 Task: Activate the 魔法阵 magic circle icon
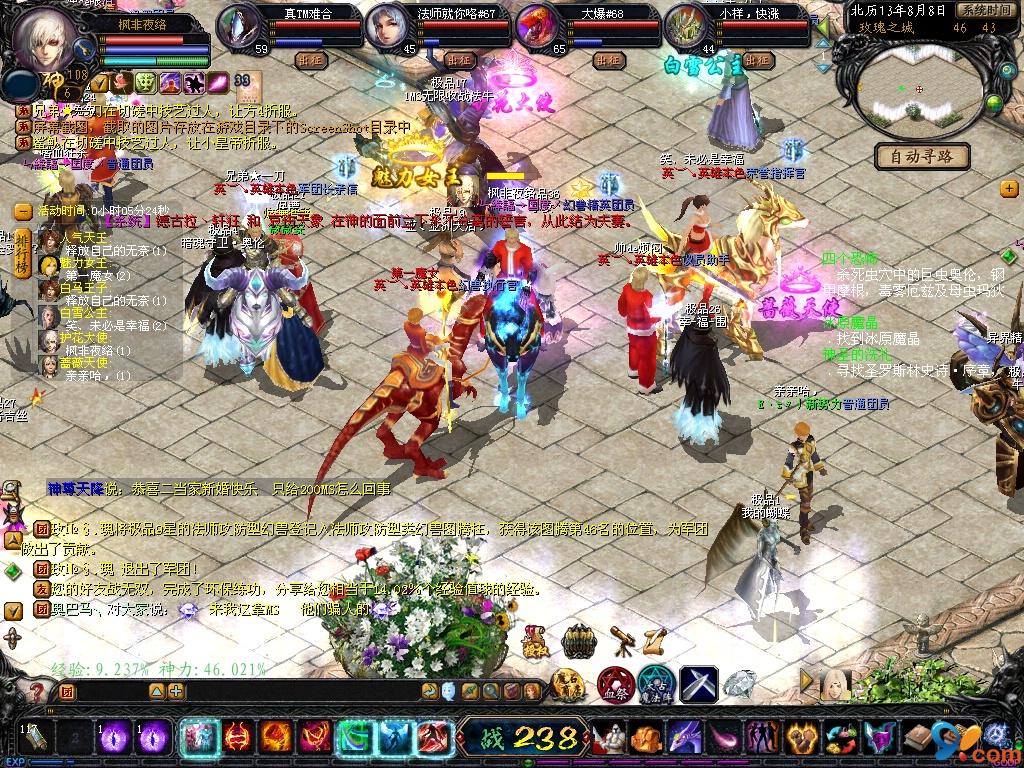657,685
